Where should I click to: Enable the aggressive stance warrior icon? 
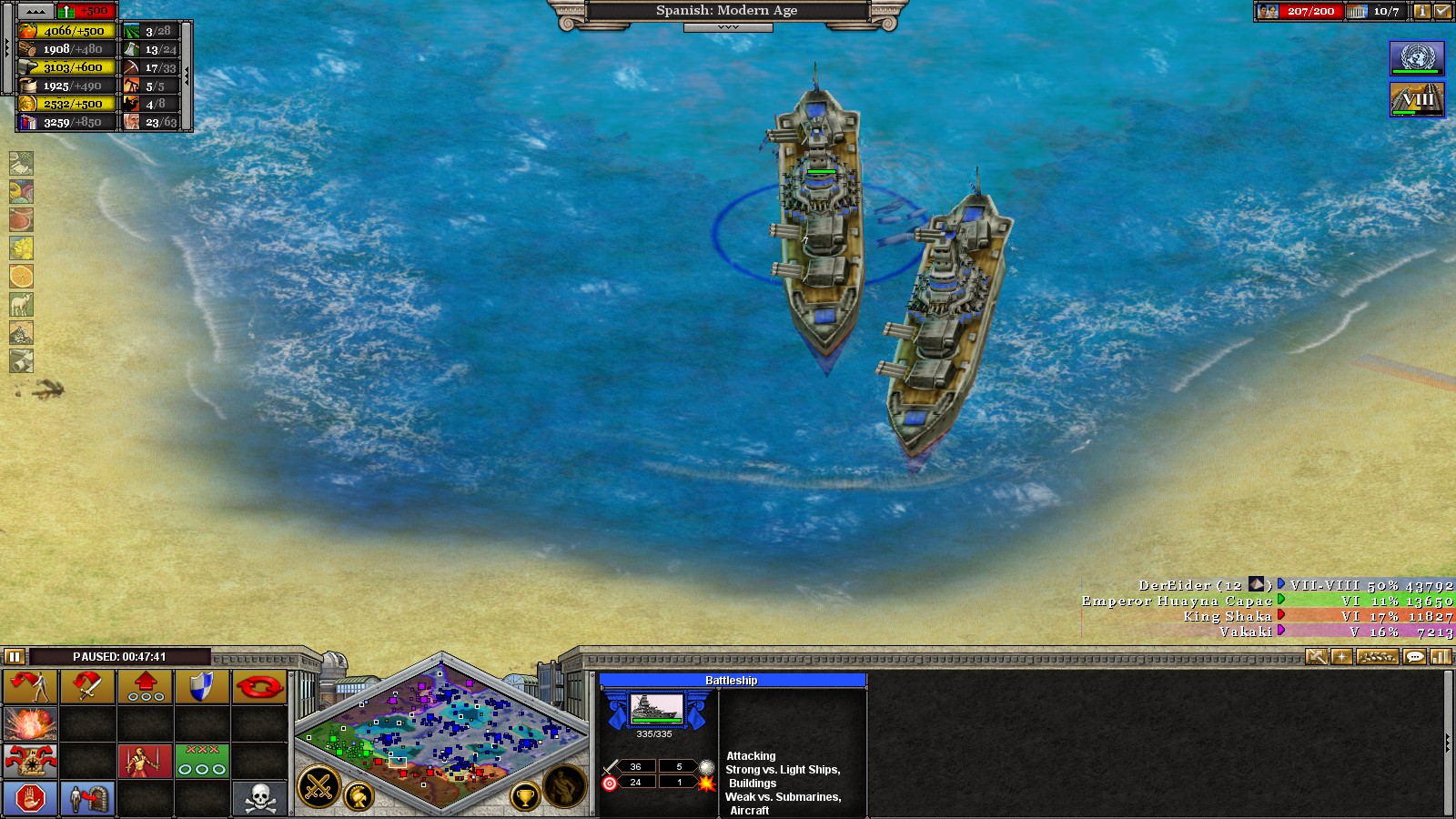tap(144, 762)
